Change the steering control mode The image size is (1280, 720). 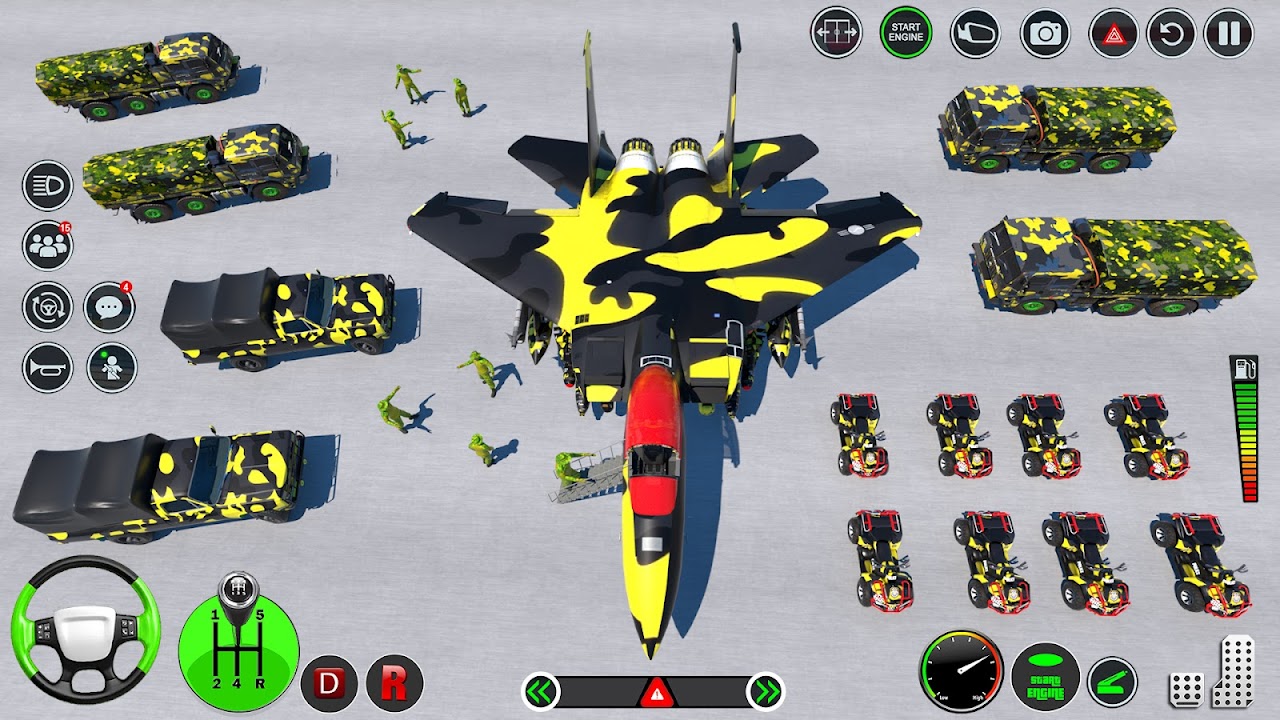coord(47,306)
